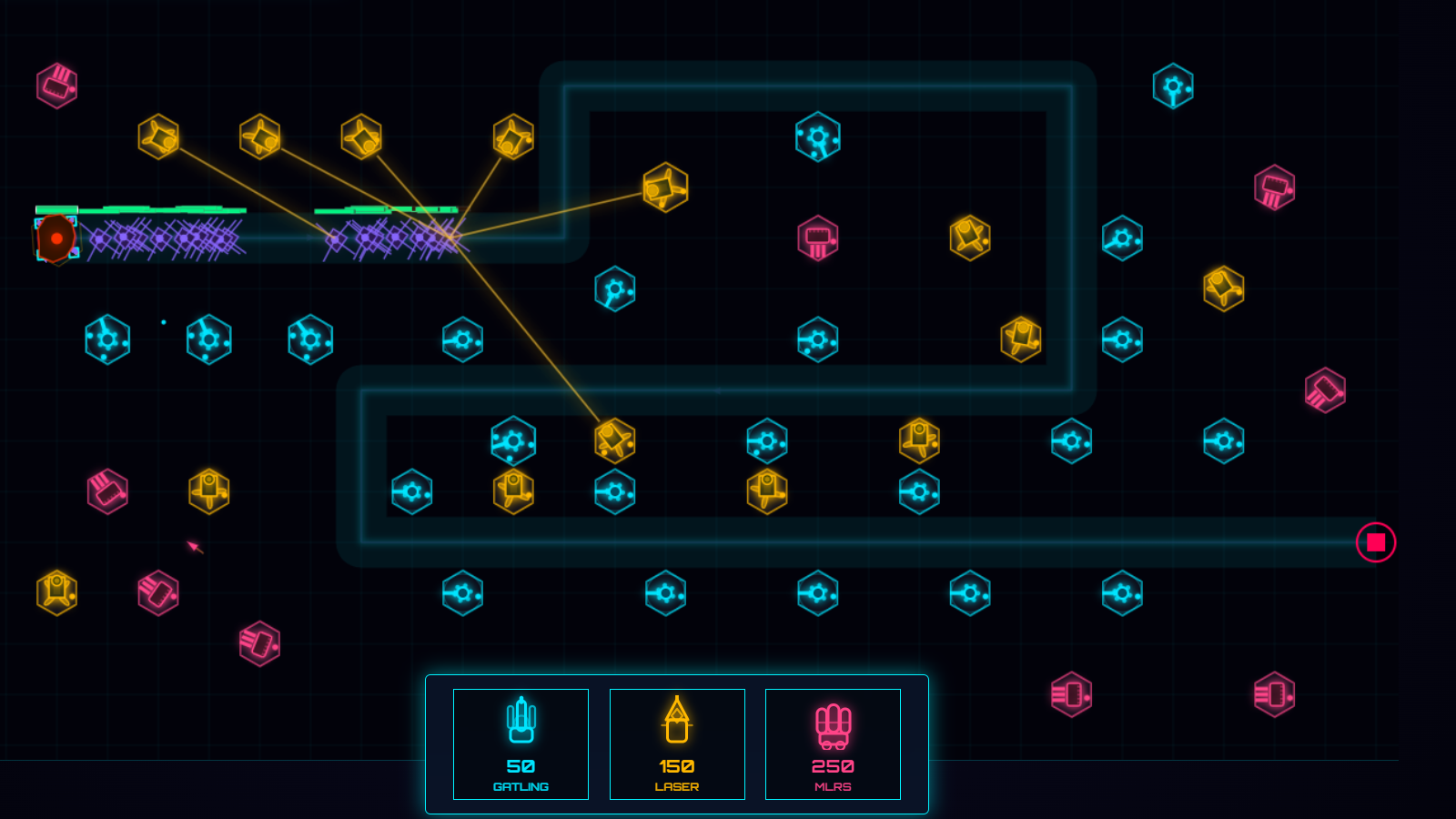Screen dimensions: 1456x819
Task: Click the cyan tower hex in the bottom row
Action: [x=816, y=593]
